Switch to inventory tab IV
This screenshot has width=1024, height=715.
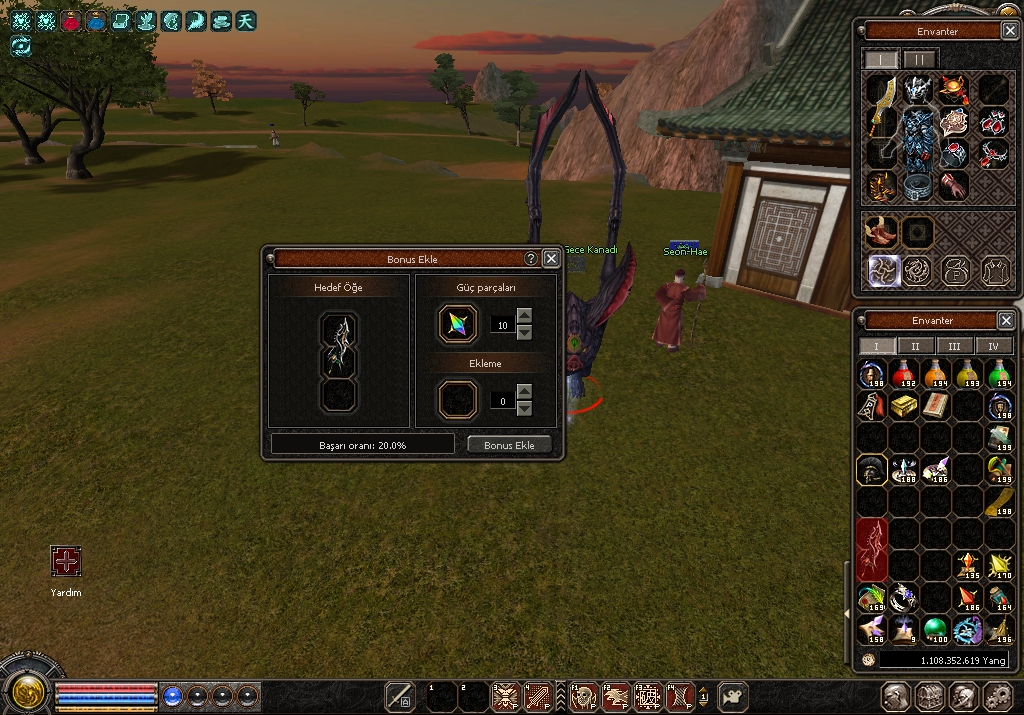point(993,346)
